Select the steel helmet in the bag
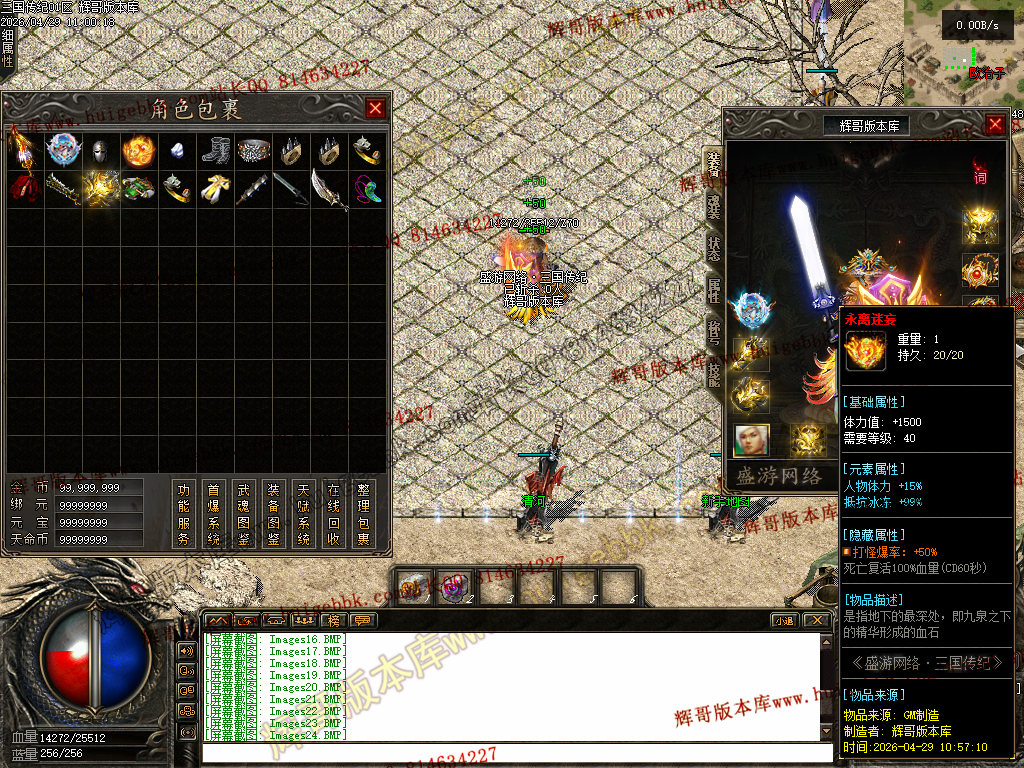Screen dimensions: 1024x768 pos(99,151)
